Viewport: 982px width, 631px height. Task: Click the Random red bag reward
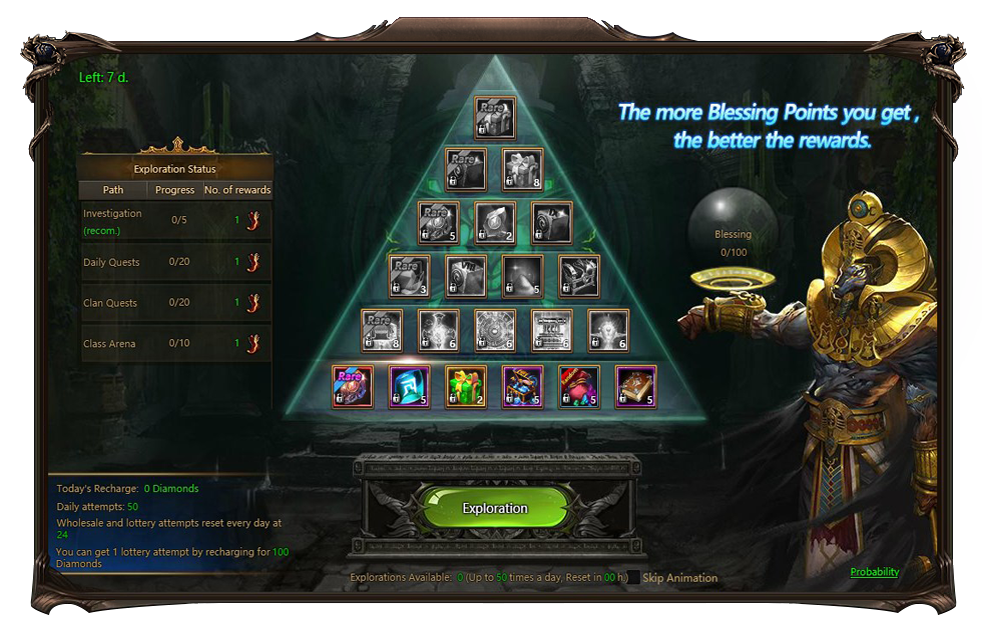[579, 387]
